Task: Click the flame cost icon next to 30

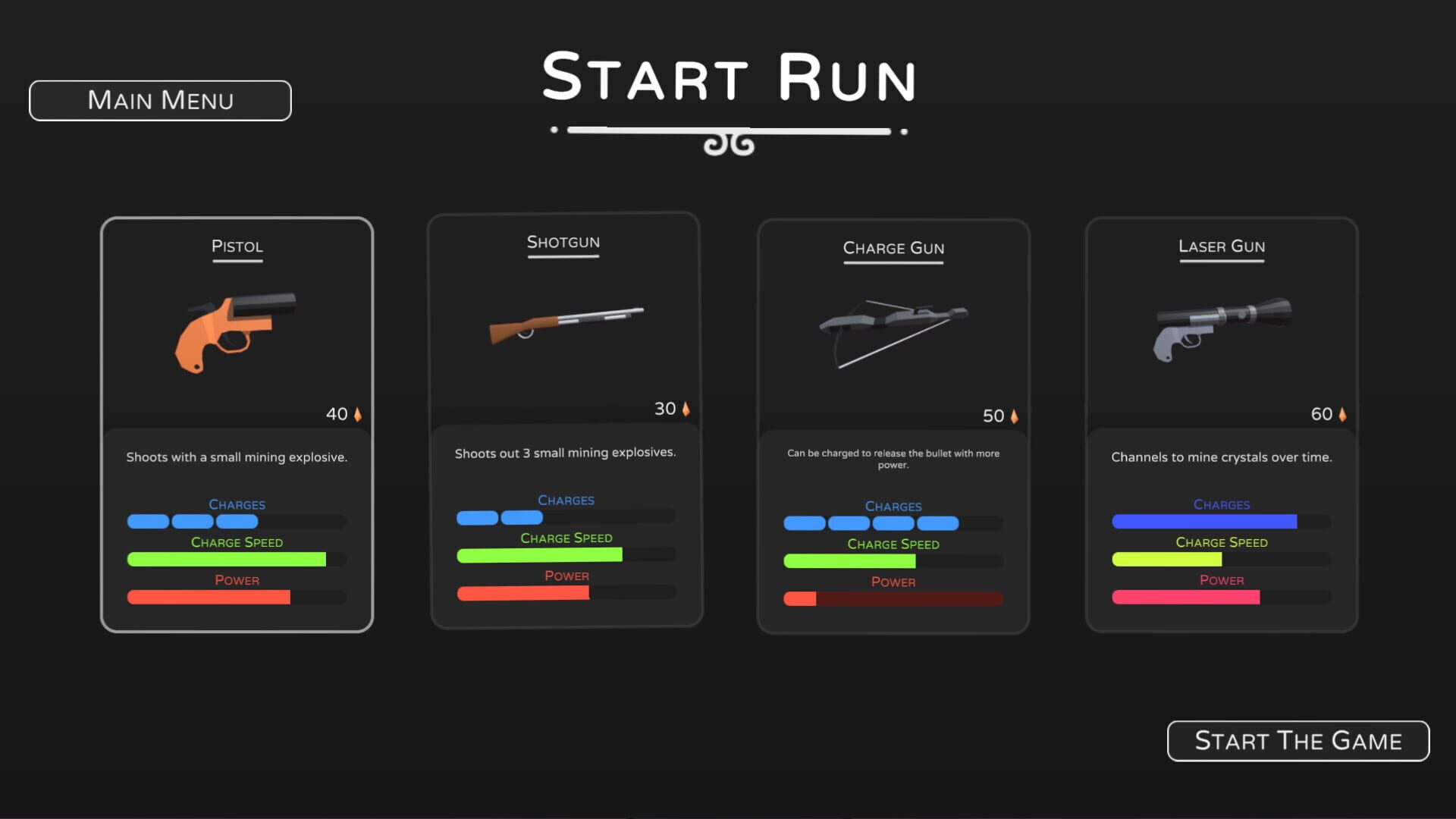Action: click(686, 409)
